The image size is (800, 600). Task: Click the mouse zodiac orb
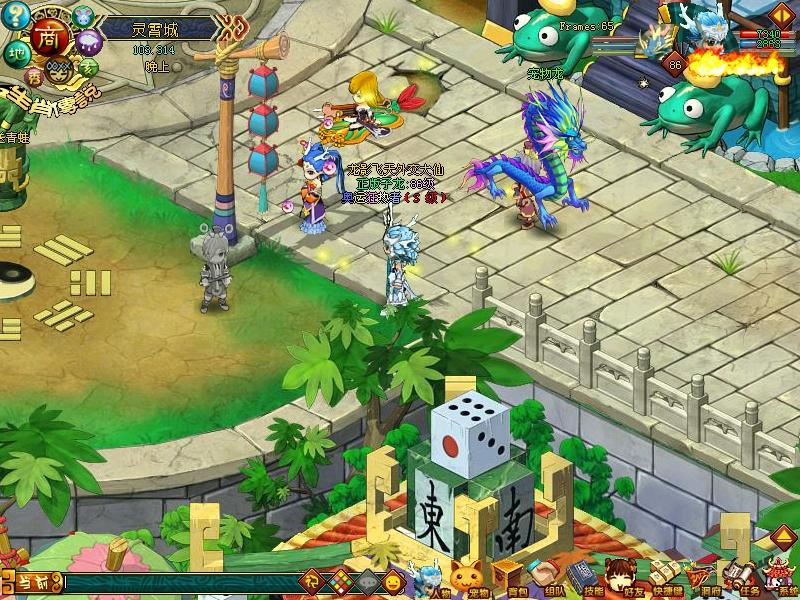pos(82,16)
